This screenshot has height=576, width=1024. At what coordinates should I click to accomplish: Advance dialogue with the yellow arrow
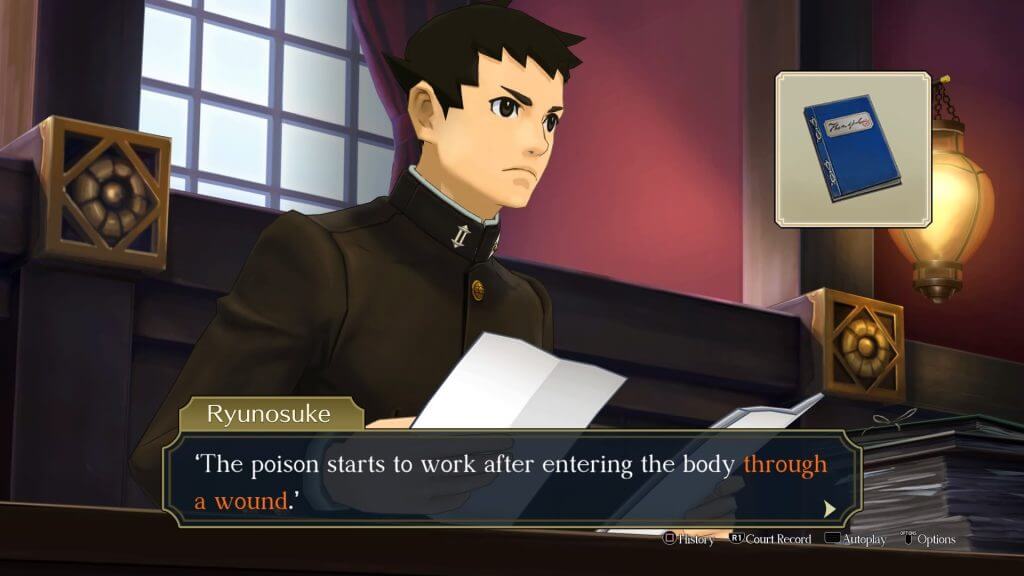[x=829, y=509]
